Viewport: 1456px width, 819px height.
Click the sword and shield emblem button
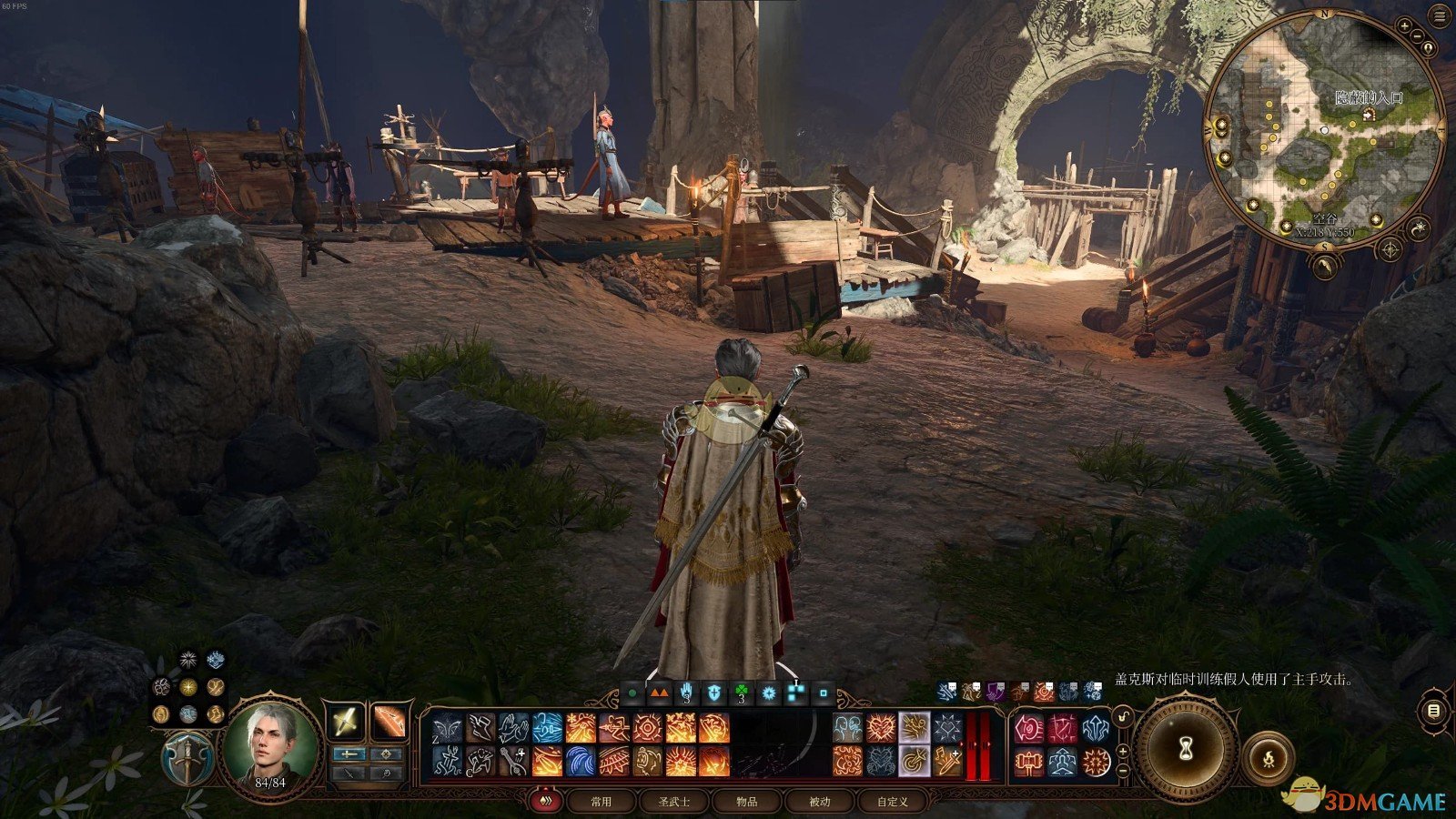(187, 758)
